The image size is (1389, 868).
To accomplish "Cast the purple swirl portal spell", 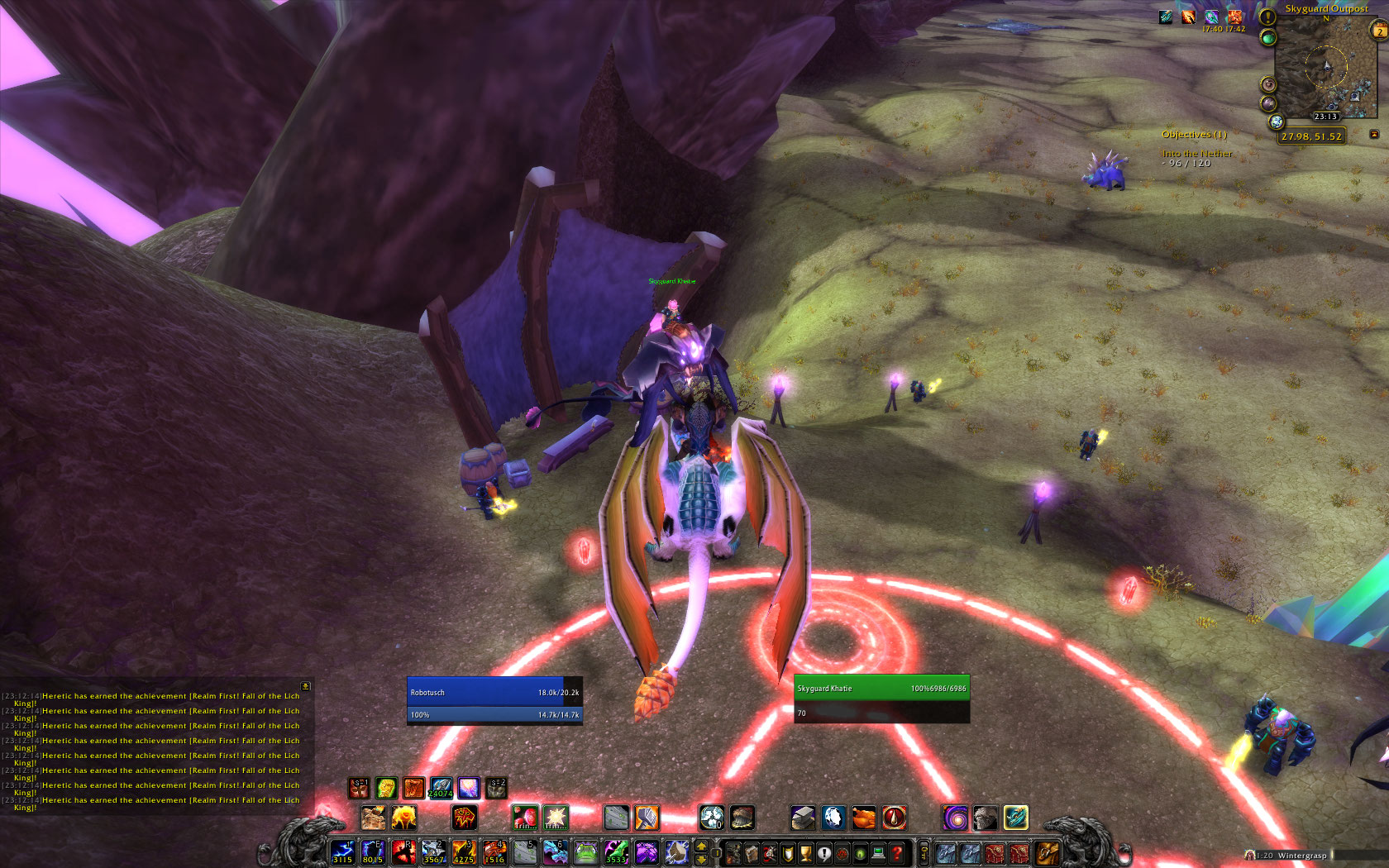I will click(x=955, y=818).
